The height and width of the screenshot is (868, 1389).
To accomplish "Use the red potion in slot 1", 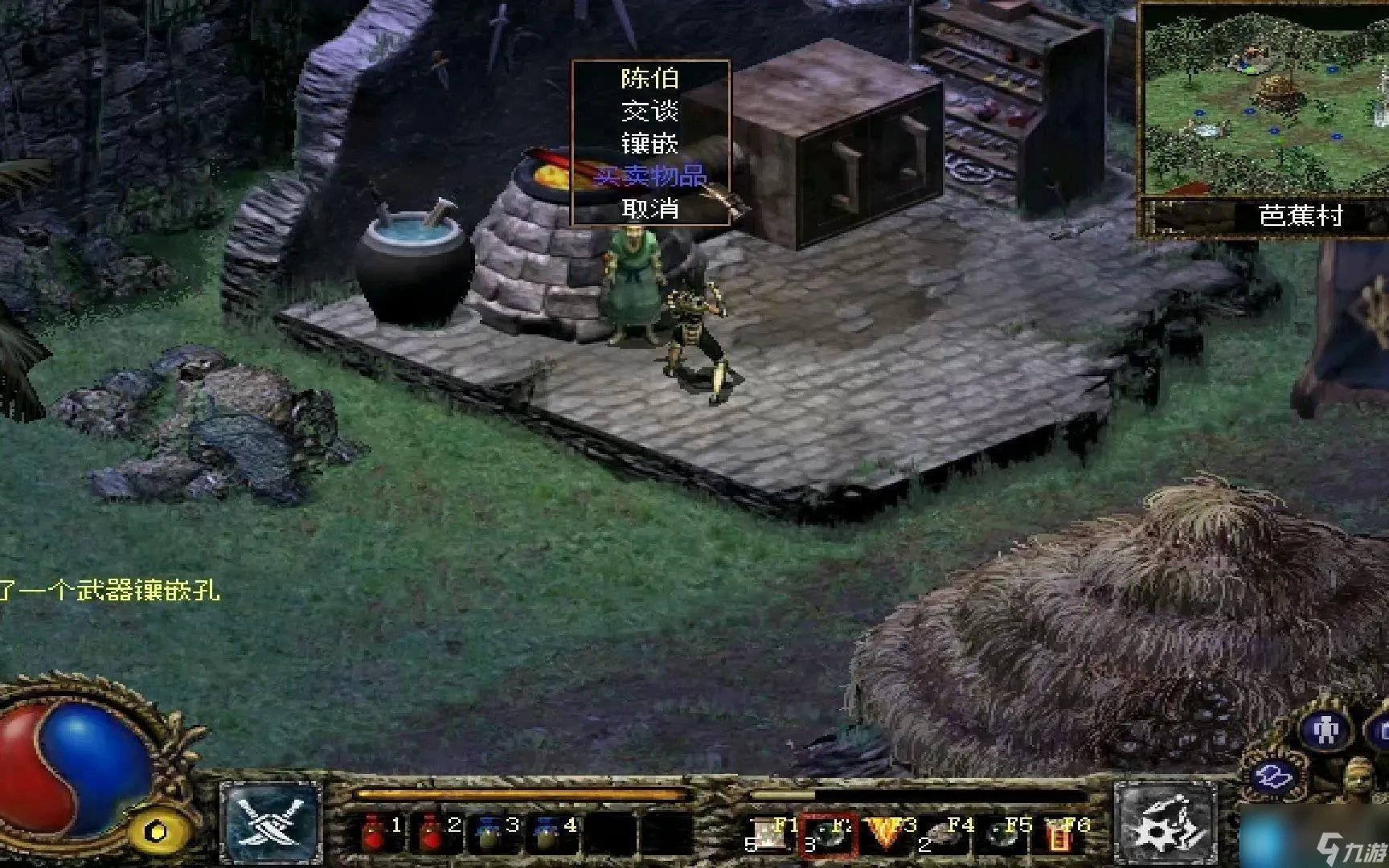I will click(374, 833).
